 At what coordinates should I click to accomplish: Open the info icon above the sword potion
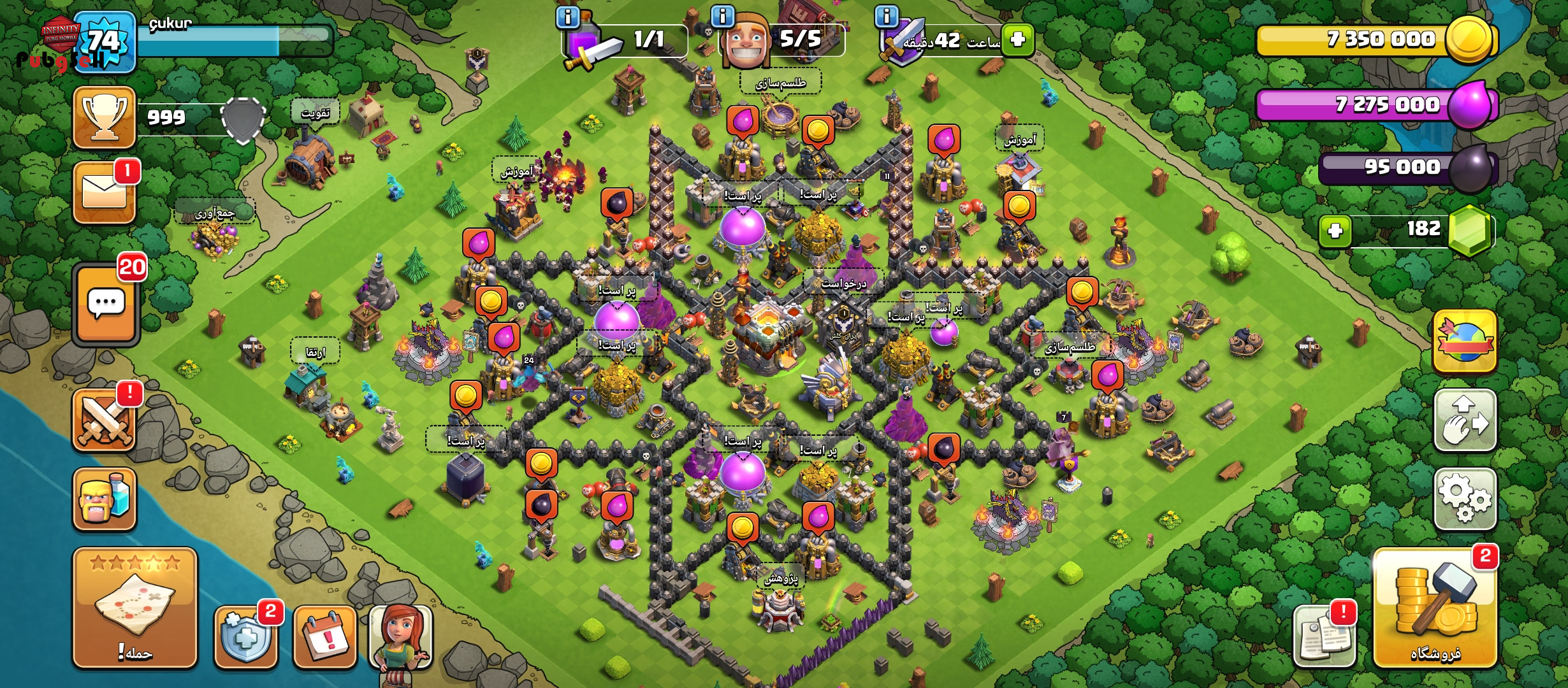tap(567, 17)
